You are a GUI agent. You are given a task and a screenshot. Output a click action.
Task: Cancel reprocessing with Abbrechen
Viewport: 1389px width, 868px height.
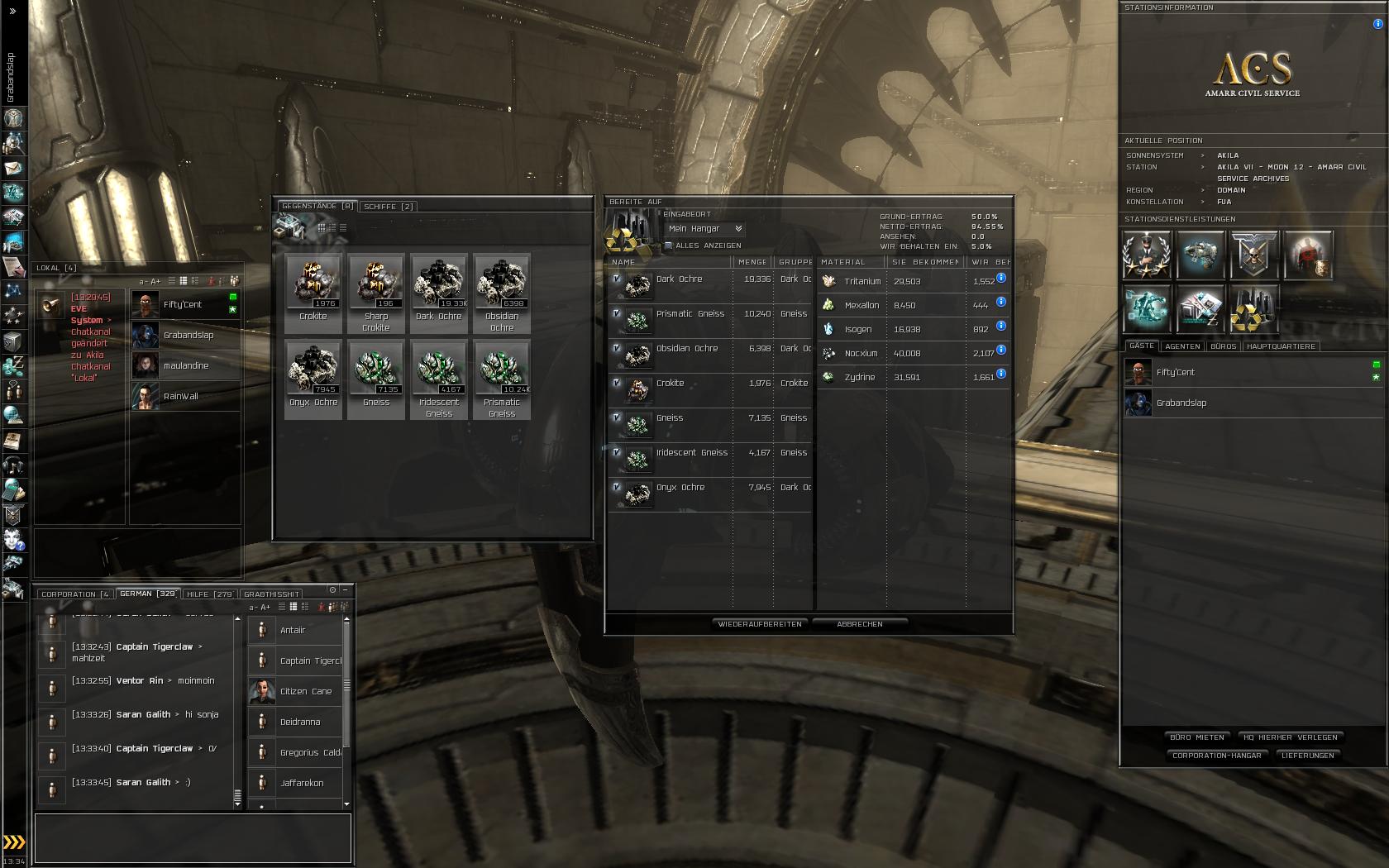(x=860, y=624)
